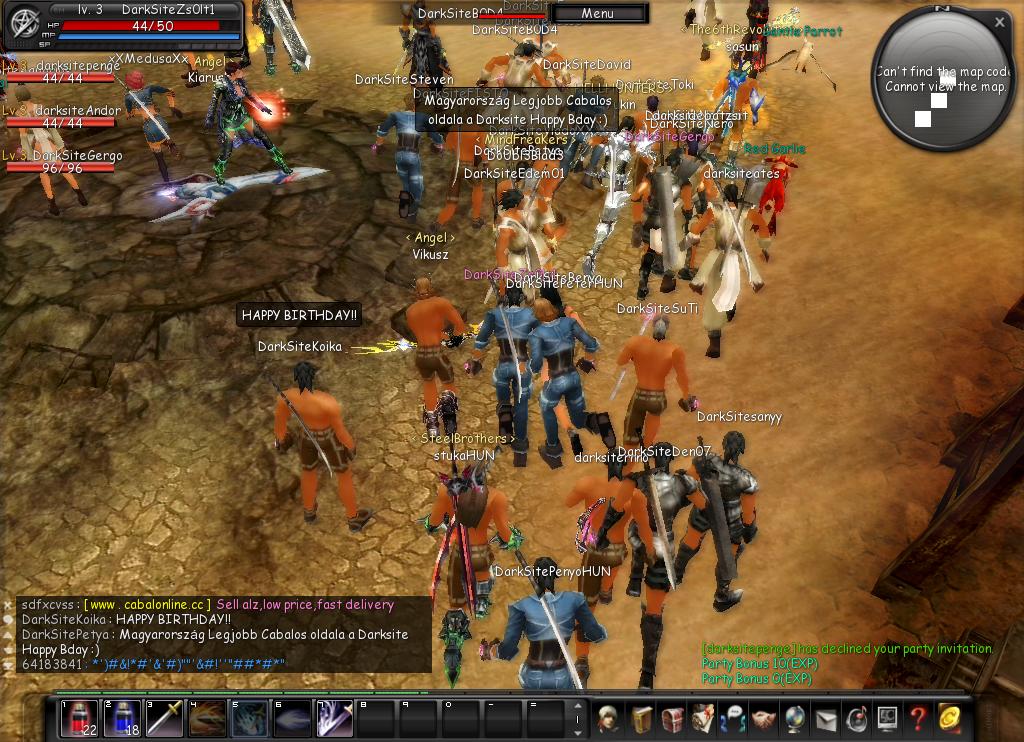Screen dimensions: 1024x742
Task: Click the pentagram class emblem portrait
Action: pyautogui.click(x=22, y=27)
